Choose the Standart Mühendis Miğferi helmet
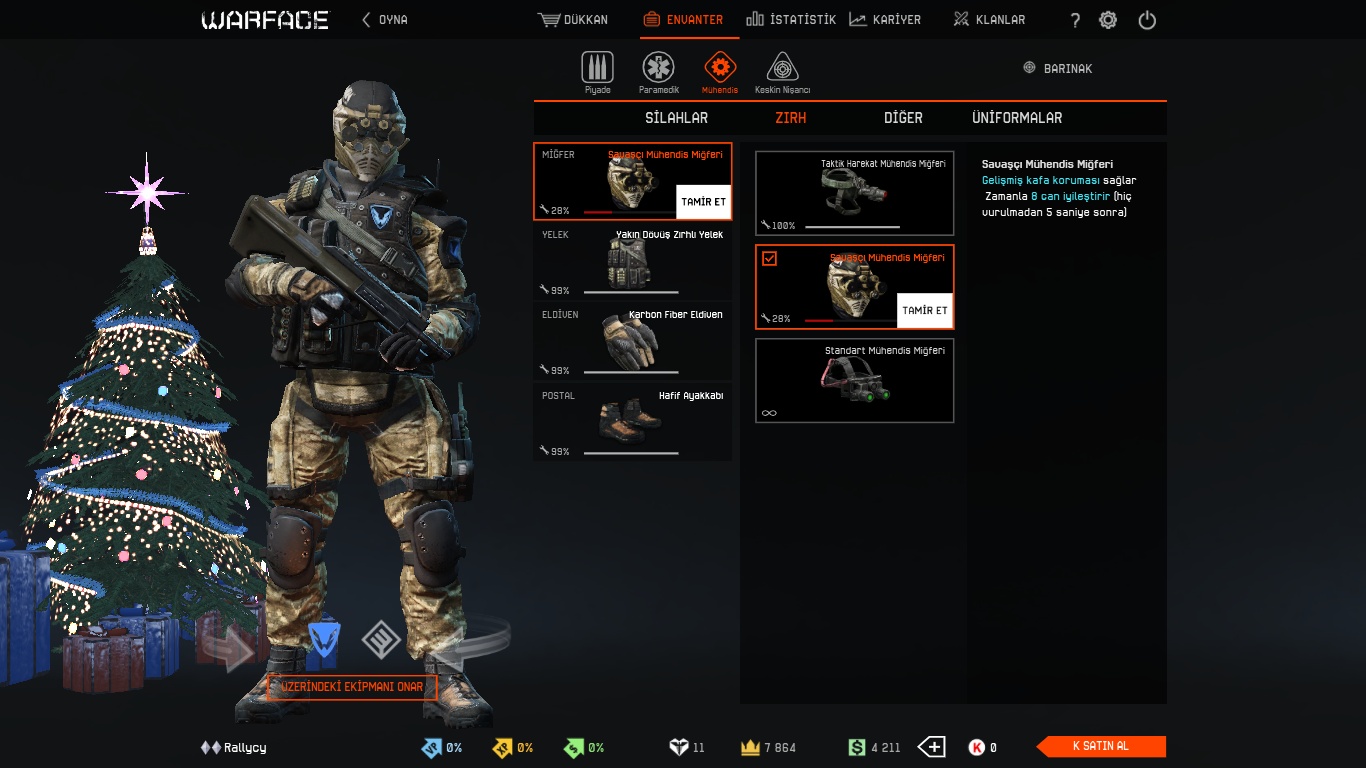1366x768 pixels. 854,380
